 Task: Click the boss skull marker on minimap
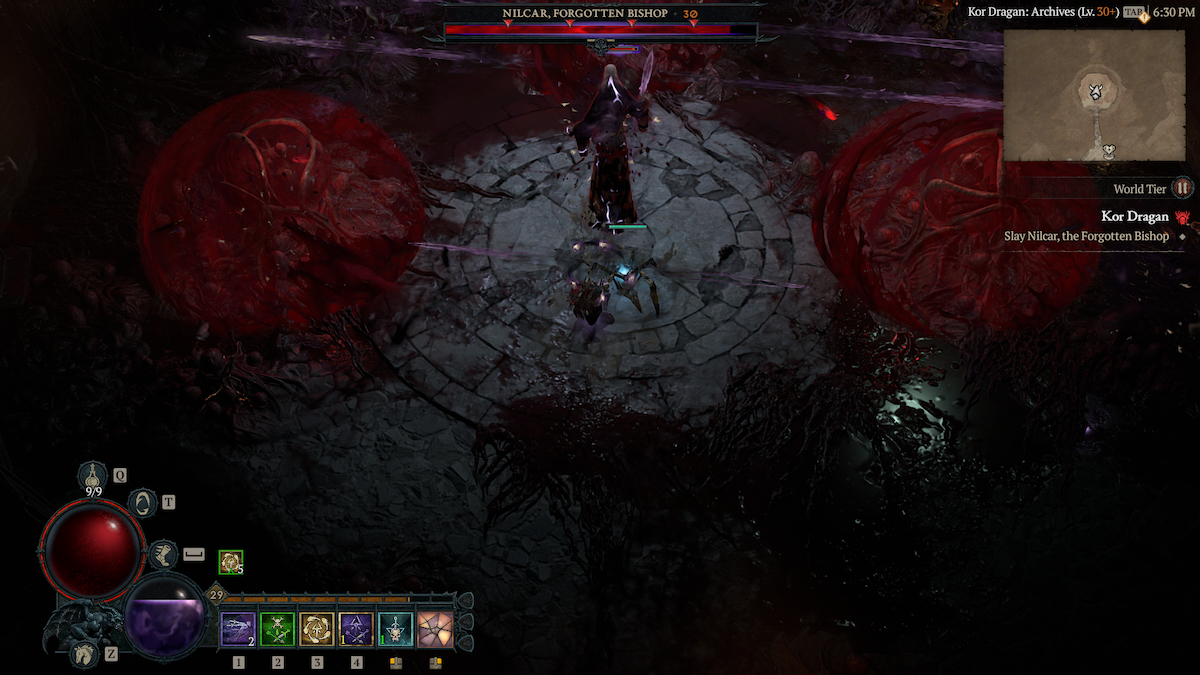point(1097,92)
